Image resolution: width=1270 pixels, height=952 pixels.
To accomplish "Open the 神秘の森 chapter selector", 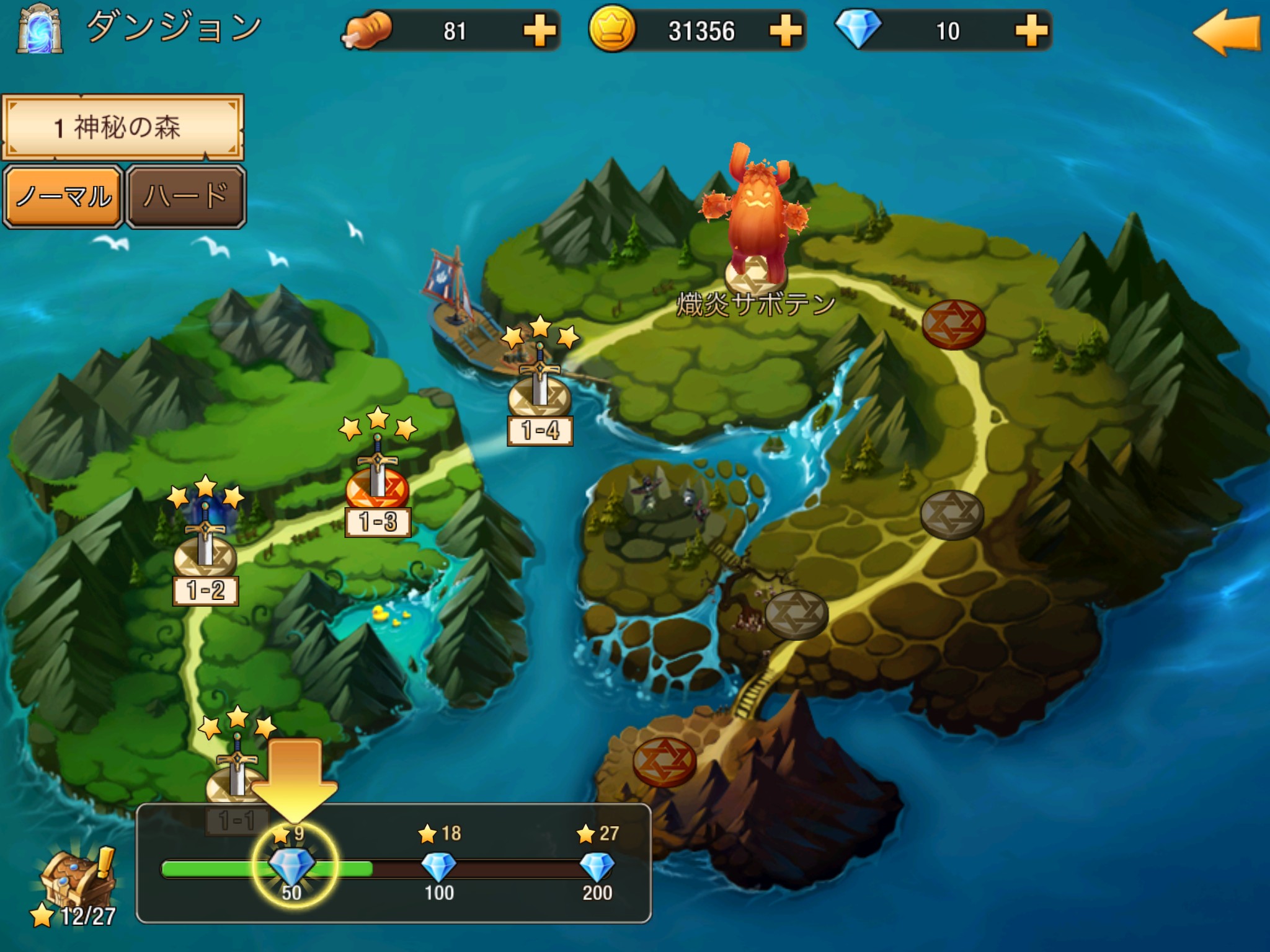I will (x=123, y=127).
